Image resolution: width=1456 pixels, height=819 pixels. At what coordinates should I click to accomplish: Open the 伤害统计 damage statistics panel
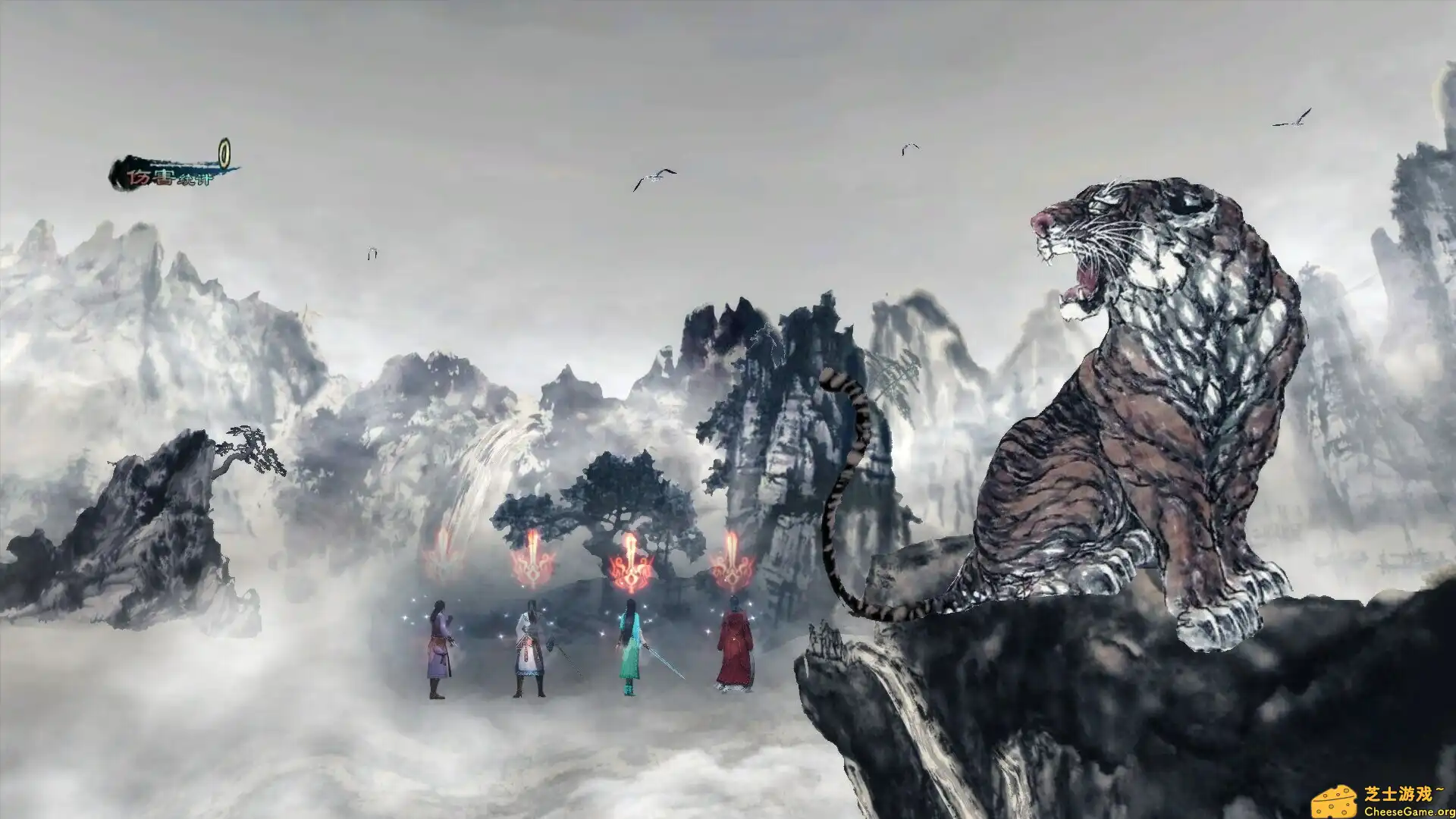167,175
